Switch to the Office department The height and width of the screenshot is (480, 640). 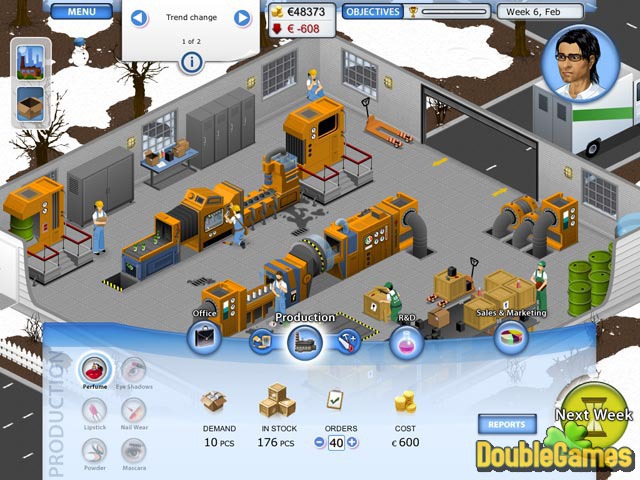coord(205,340)
